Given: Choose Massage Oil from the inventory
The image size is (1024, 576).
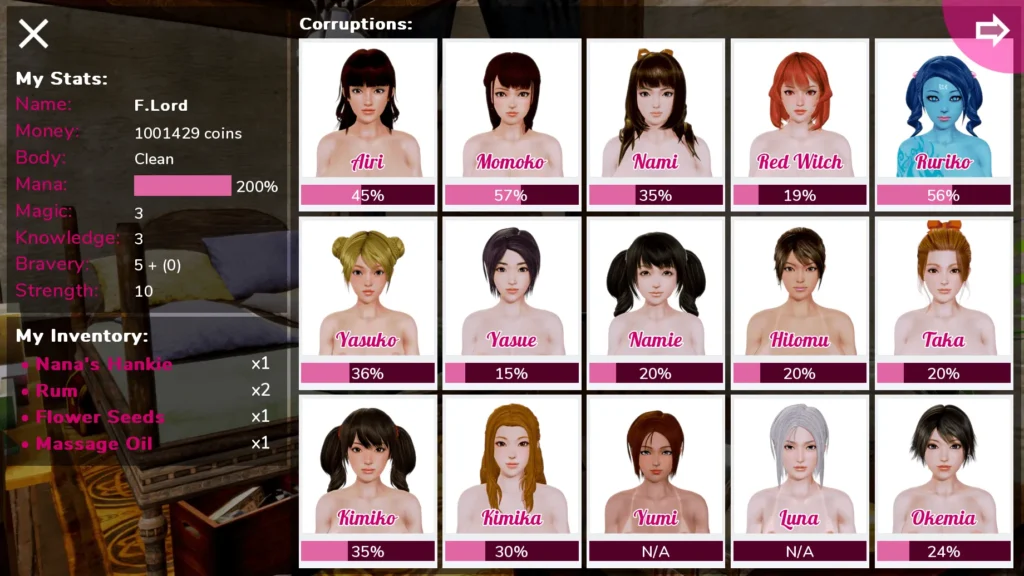Looking at the screenshot, I should tap(94, 443).
